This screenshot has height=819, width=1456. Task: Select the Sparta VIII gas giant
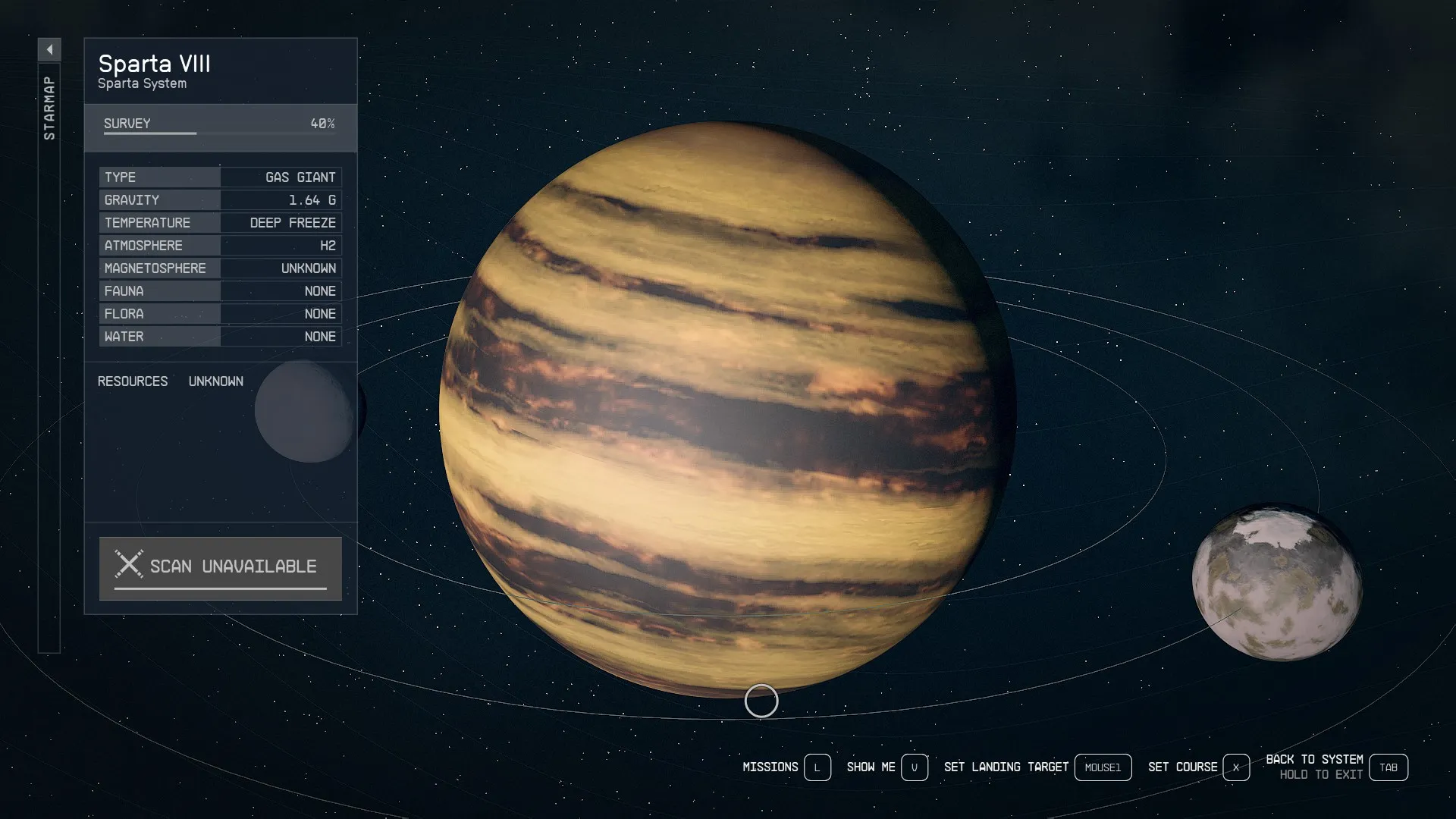pyautogui.click(x=727, y=409)
